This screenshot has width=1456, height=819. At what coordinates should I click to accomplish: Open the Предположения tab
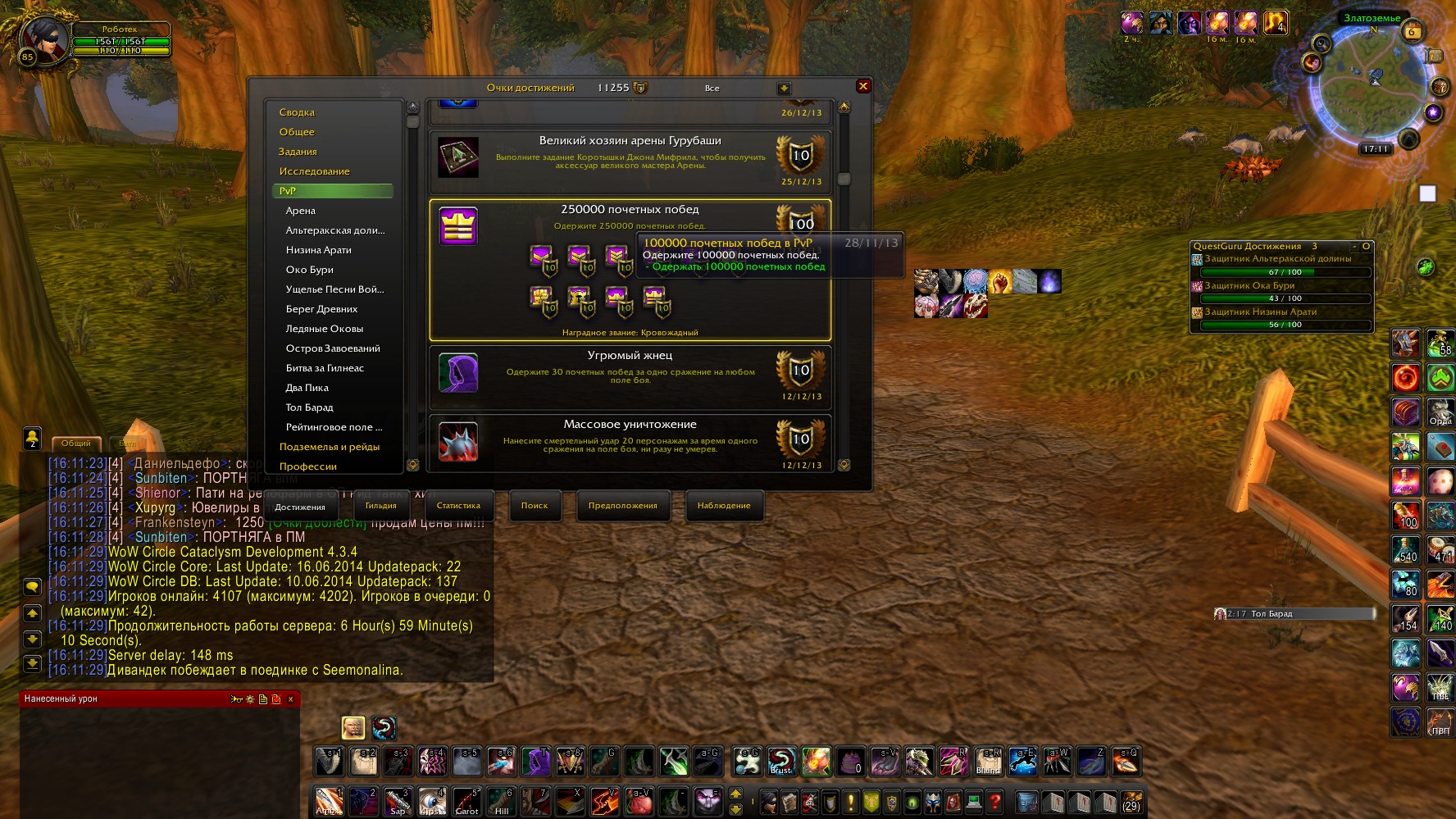(x=622, y=506)
